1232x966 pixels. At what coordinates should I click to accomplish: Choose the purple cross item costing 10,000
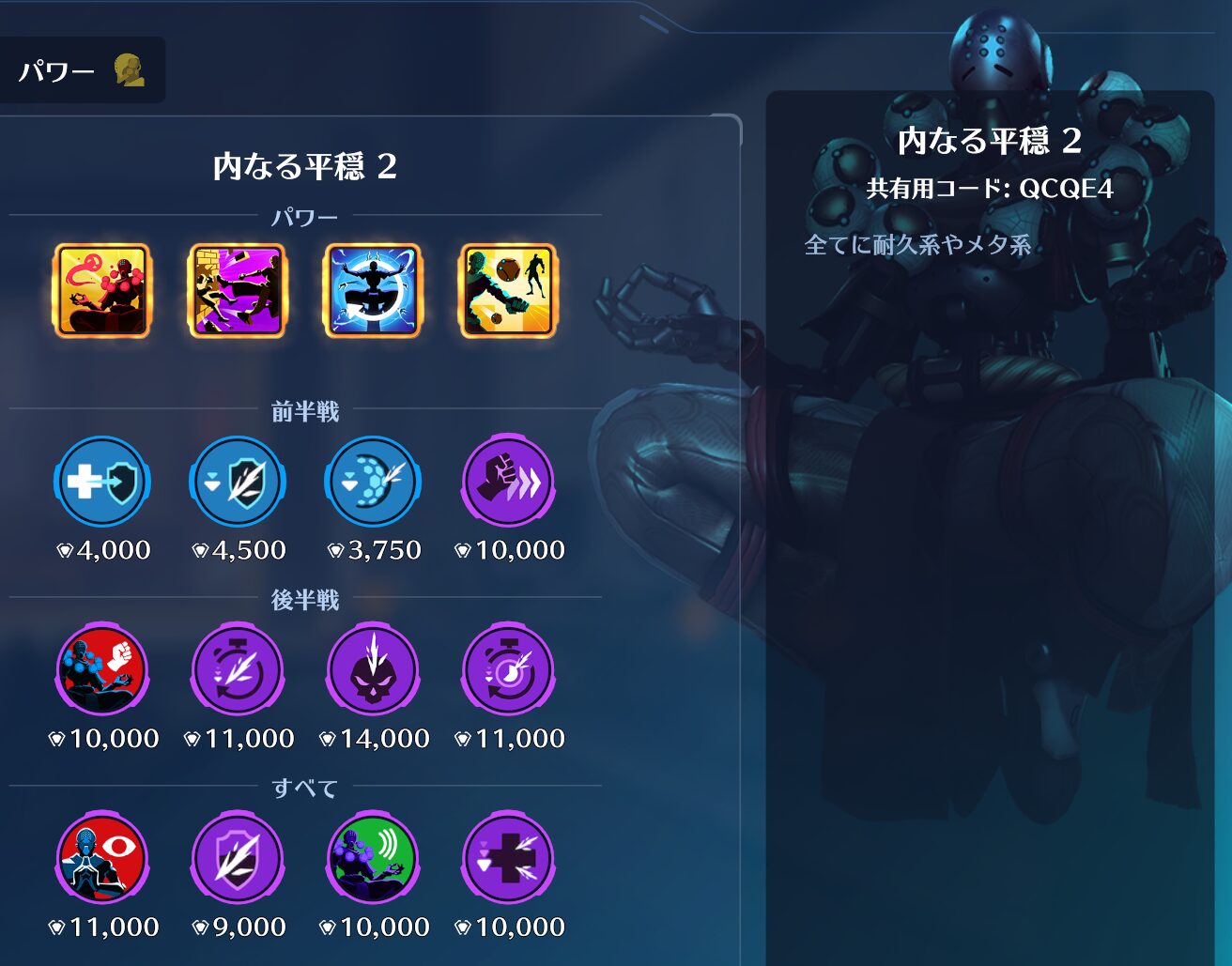(x=508, y=859)
